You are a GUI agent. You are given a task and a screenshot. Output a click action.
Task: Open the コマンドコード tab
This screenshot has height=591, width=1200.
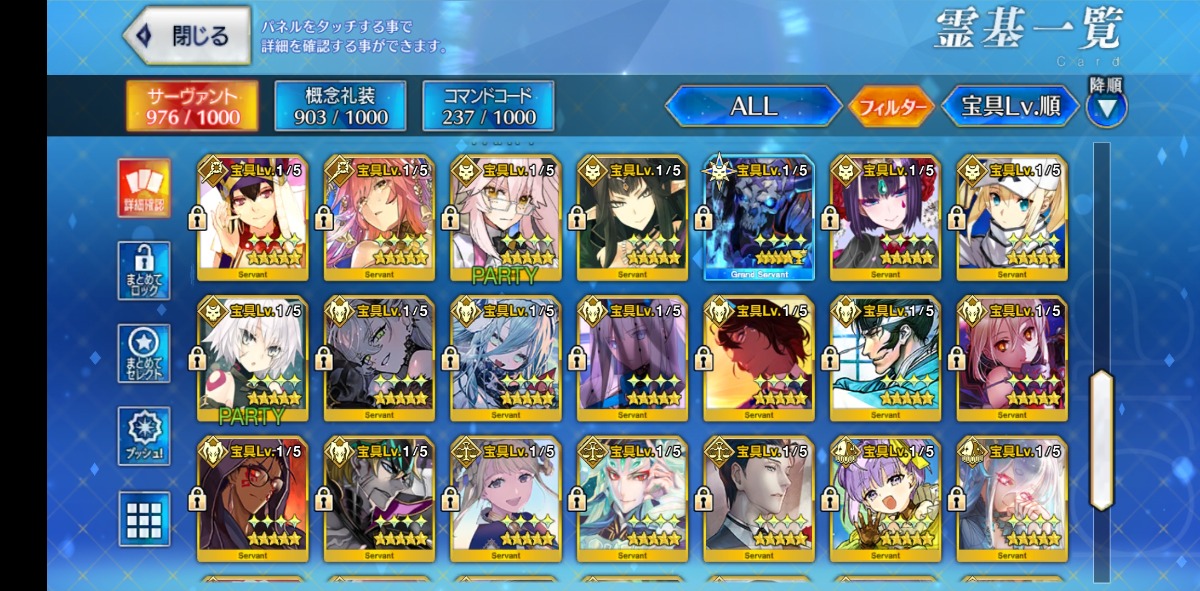487,106
